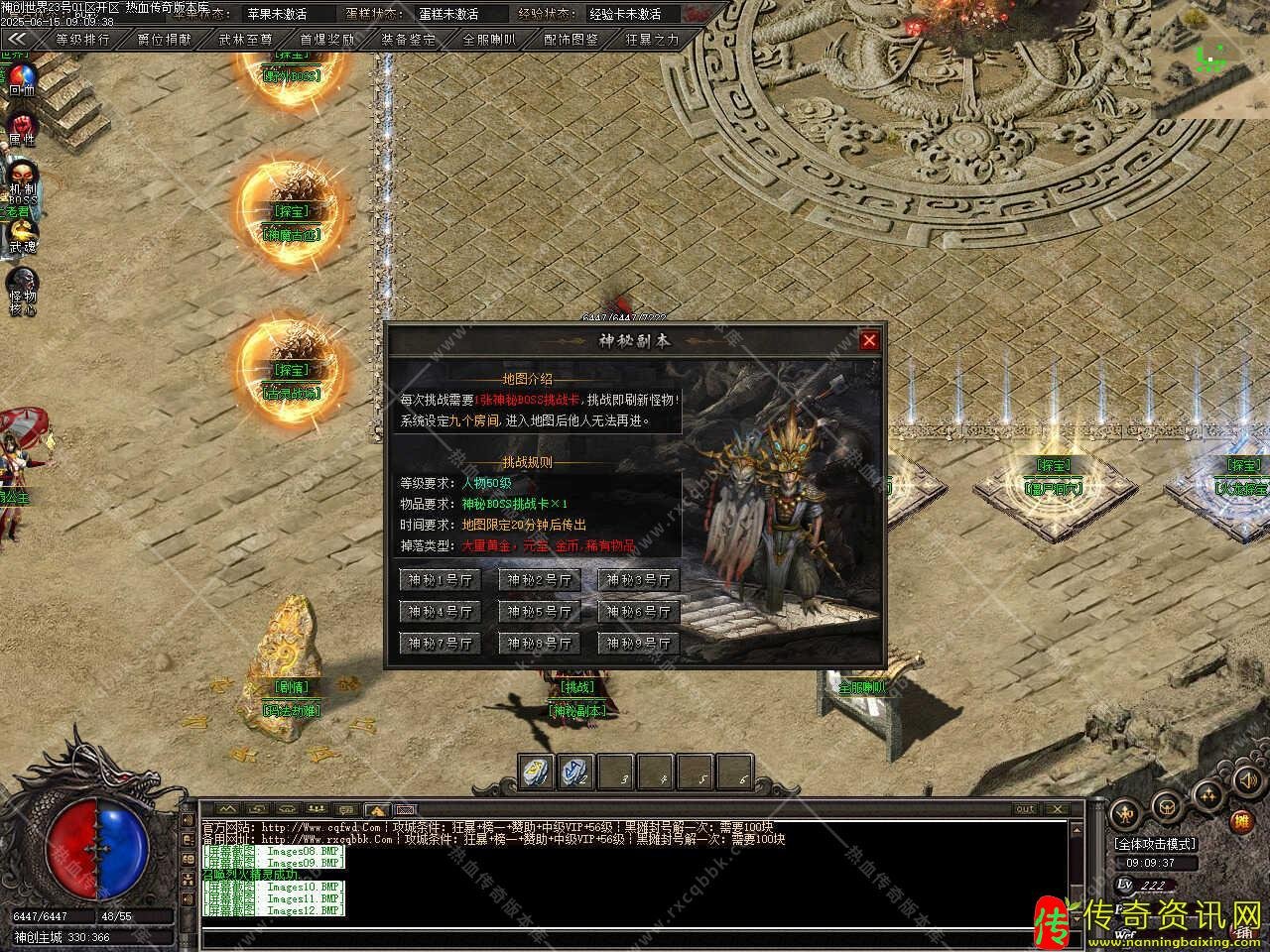Image resolution: width=1270 pixels, height=952 pixels.
Task: Pick the 神秘3号厅 room
Action: click(x=639, y=580)
